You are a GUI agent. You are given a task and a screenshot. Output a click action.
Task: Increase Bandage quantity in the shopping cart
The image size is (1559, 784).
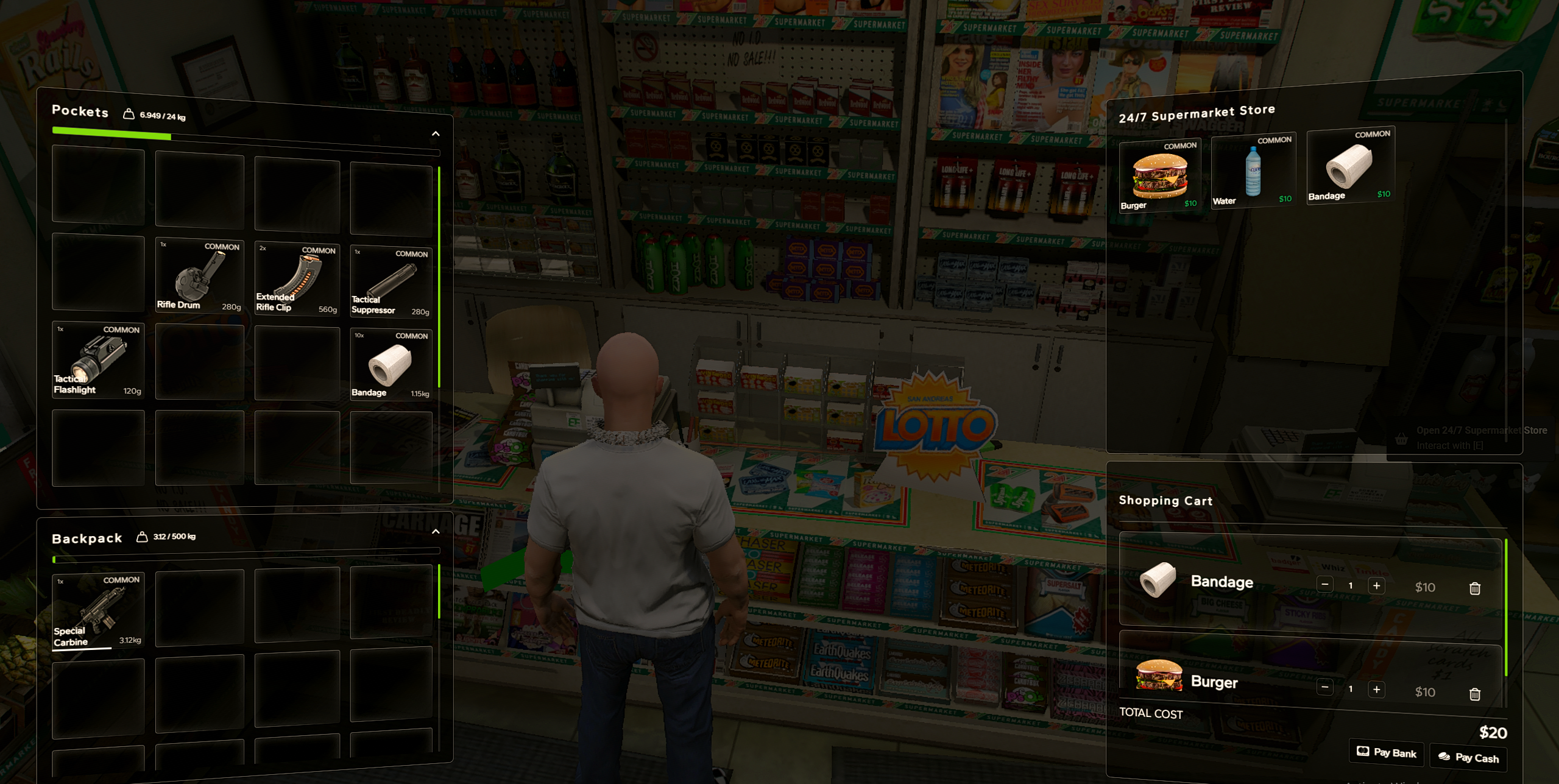coord(1376,585)
